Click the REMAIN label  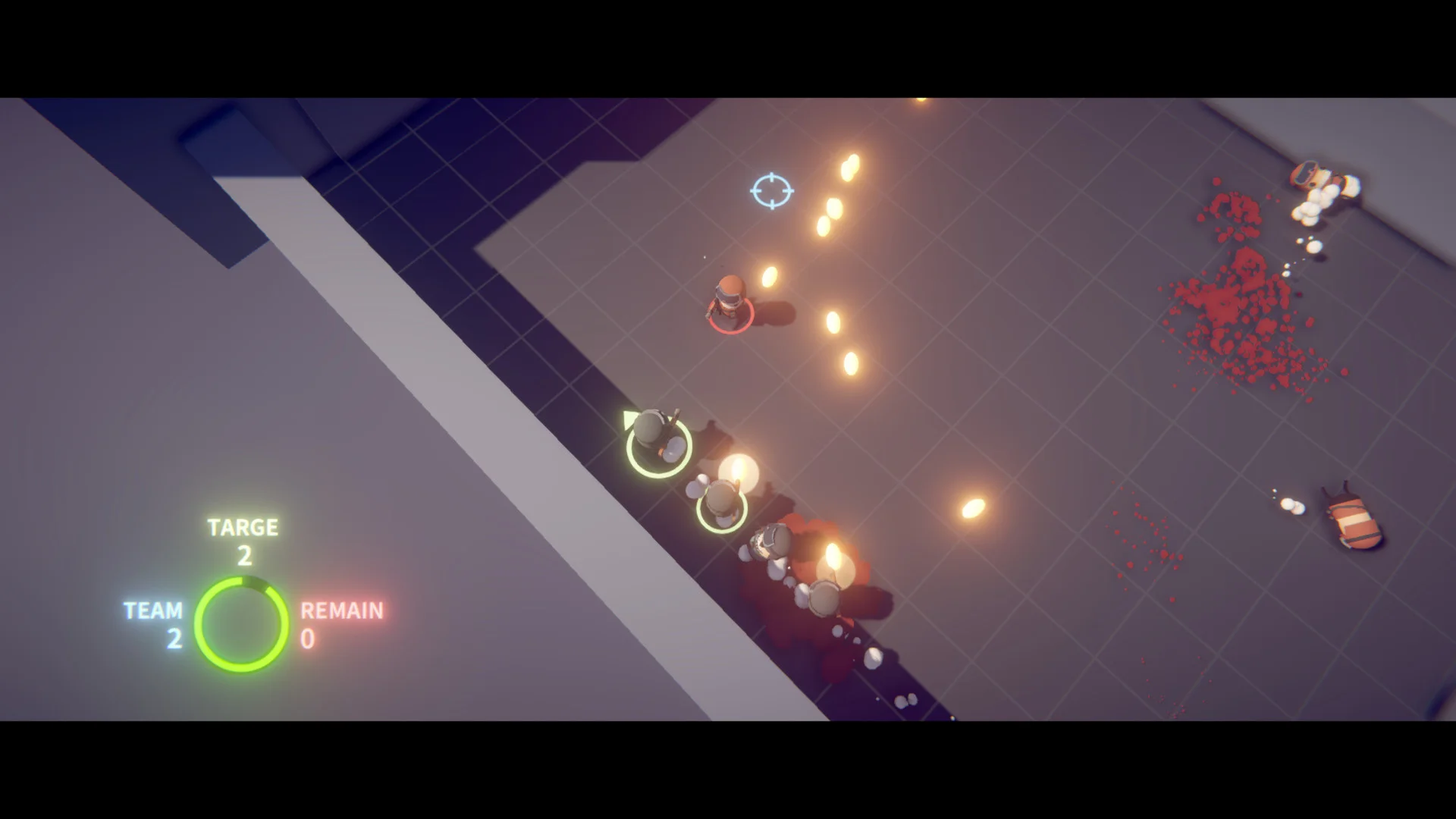point(341,610)
